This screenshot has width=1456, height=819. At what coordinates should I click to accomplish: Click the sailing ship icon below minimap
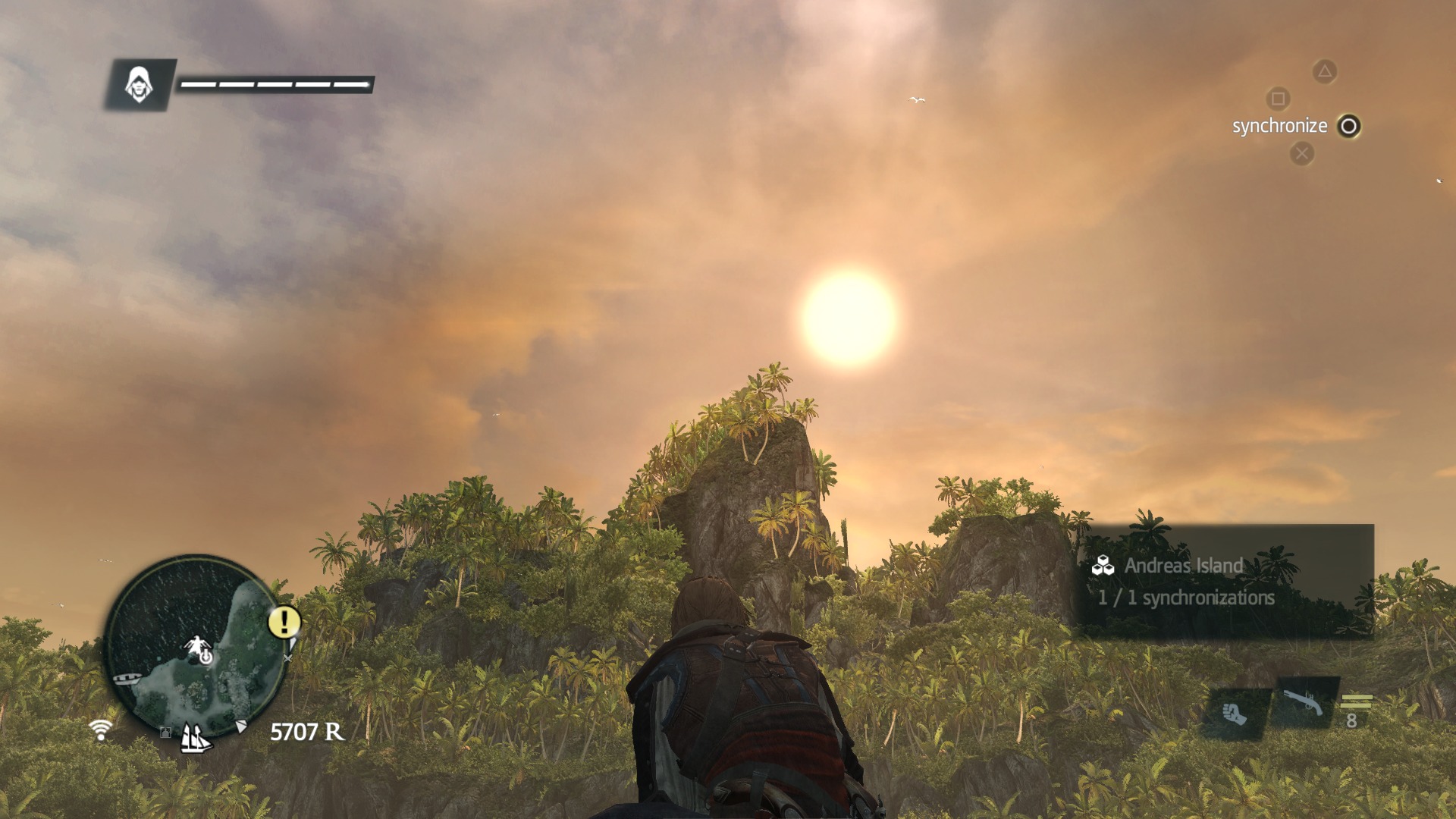point(195,738)
